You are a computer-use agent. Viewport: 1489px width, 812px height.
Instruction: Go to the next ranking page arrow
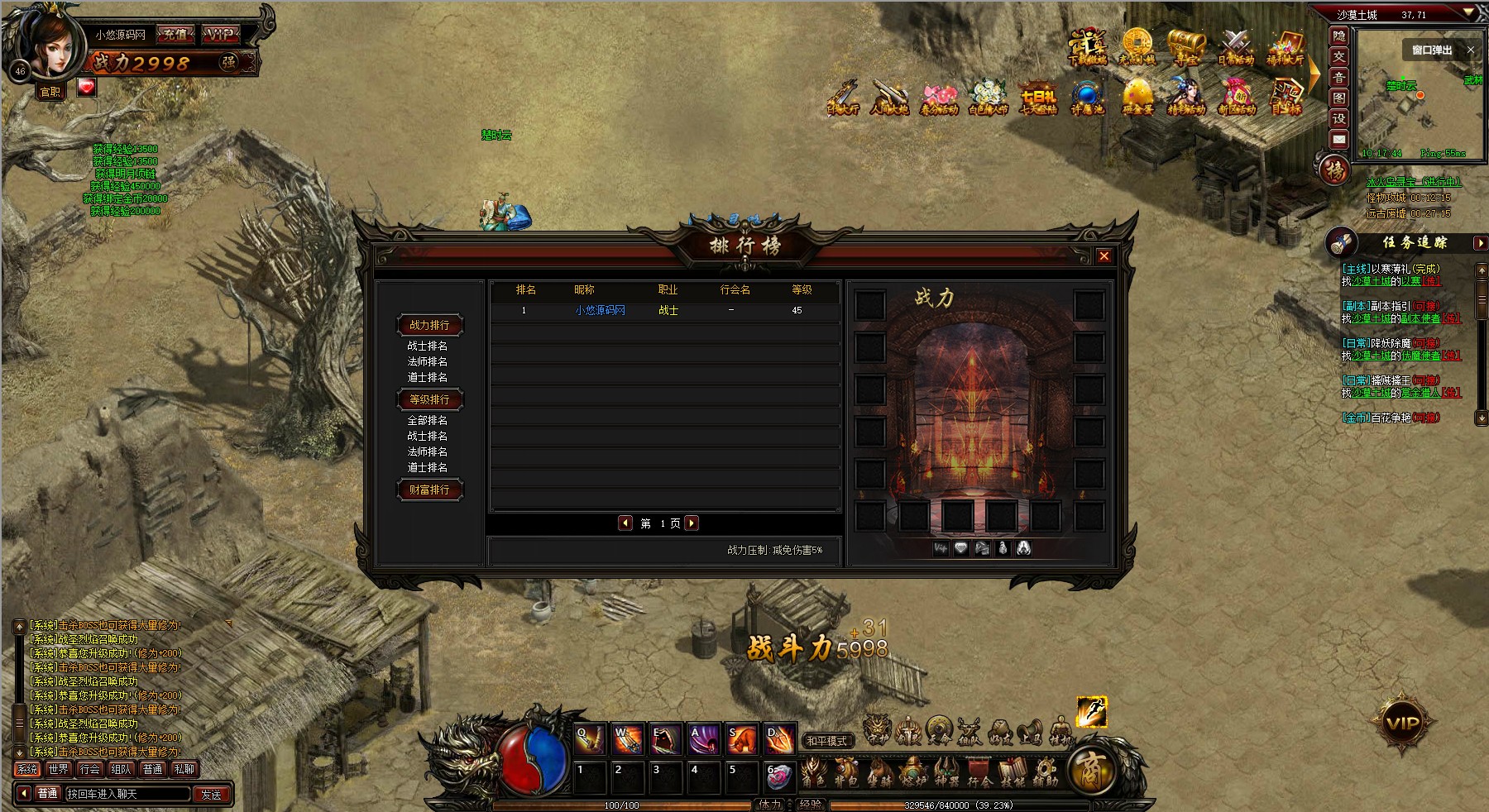tap(692, 523)
